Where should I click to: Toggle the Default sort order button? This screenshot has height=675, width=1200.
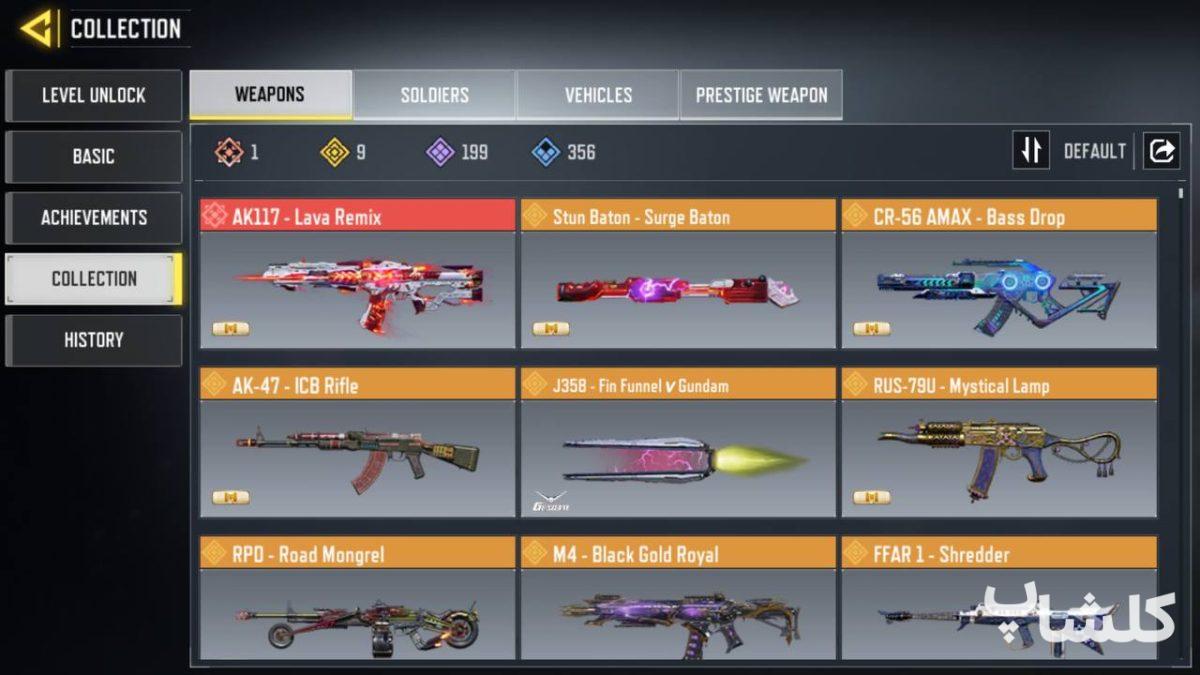[1031, 151]
